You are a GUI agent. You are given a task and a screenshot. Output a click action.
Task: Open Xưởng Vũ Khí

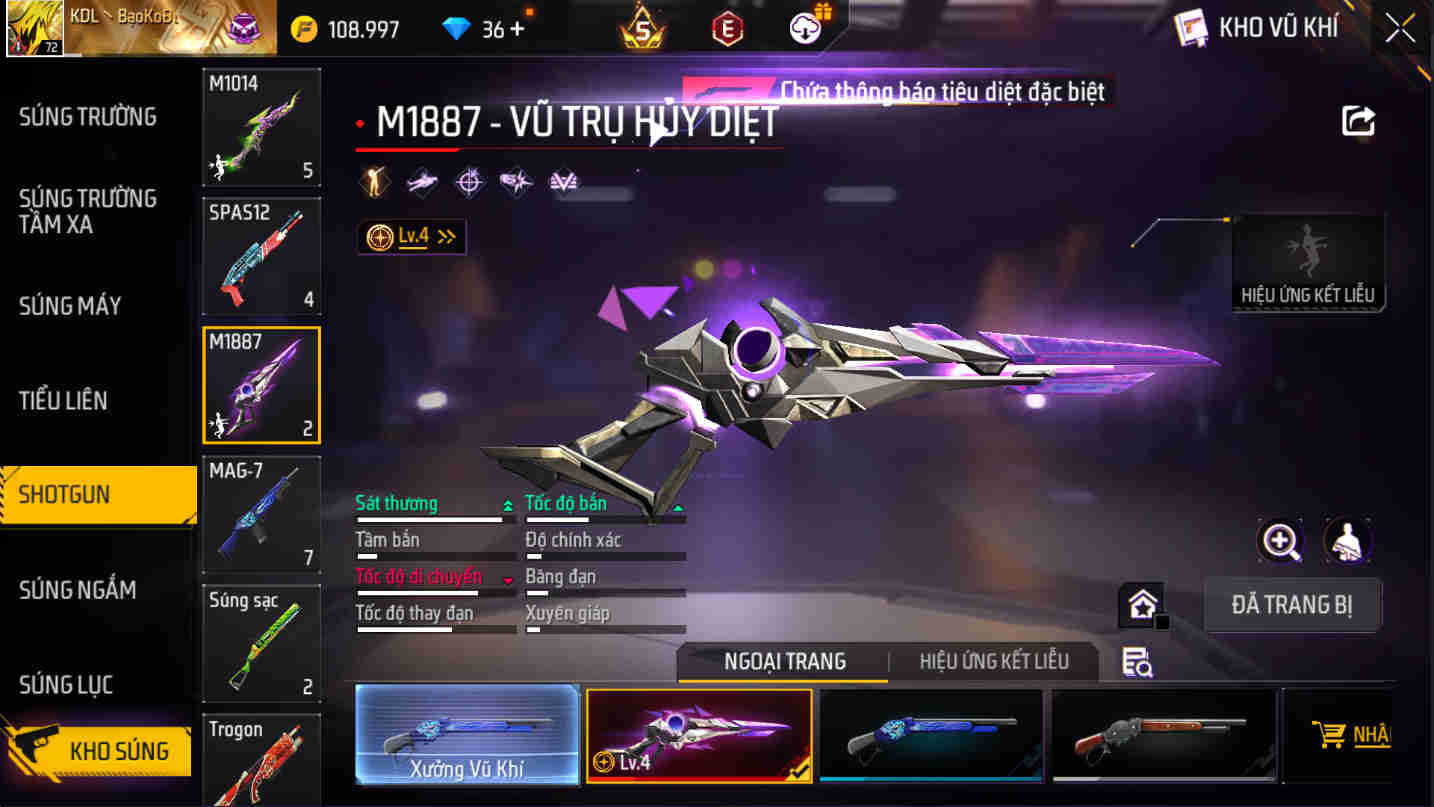click(466, 737)
